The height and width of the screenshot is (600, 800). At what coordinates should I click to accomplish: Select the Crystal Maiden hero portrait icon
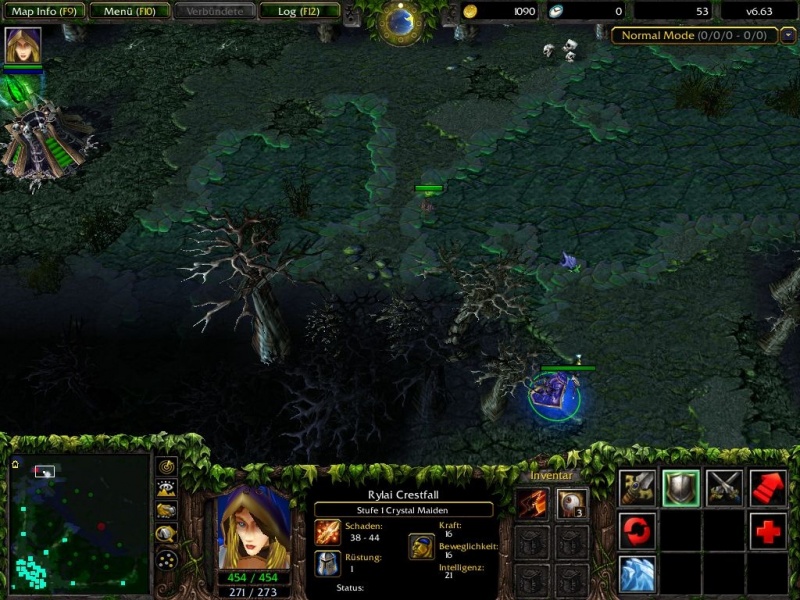pyautogui.click(x=23, y=46)
